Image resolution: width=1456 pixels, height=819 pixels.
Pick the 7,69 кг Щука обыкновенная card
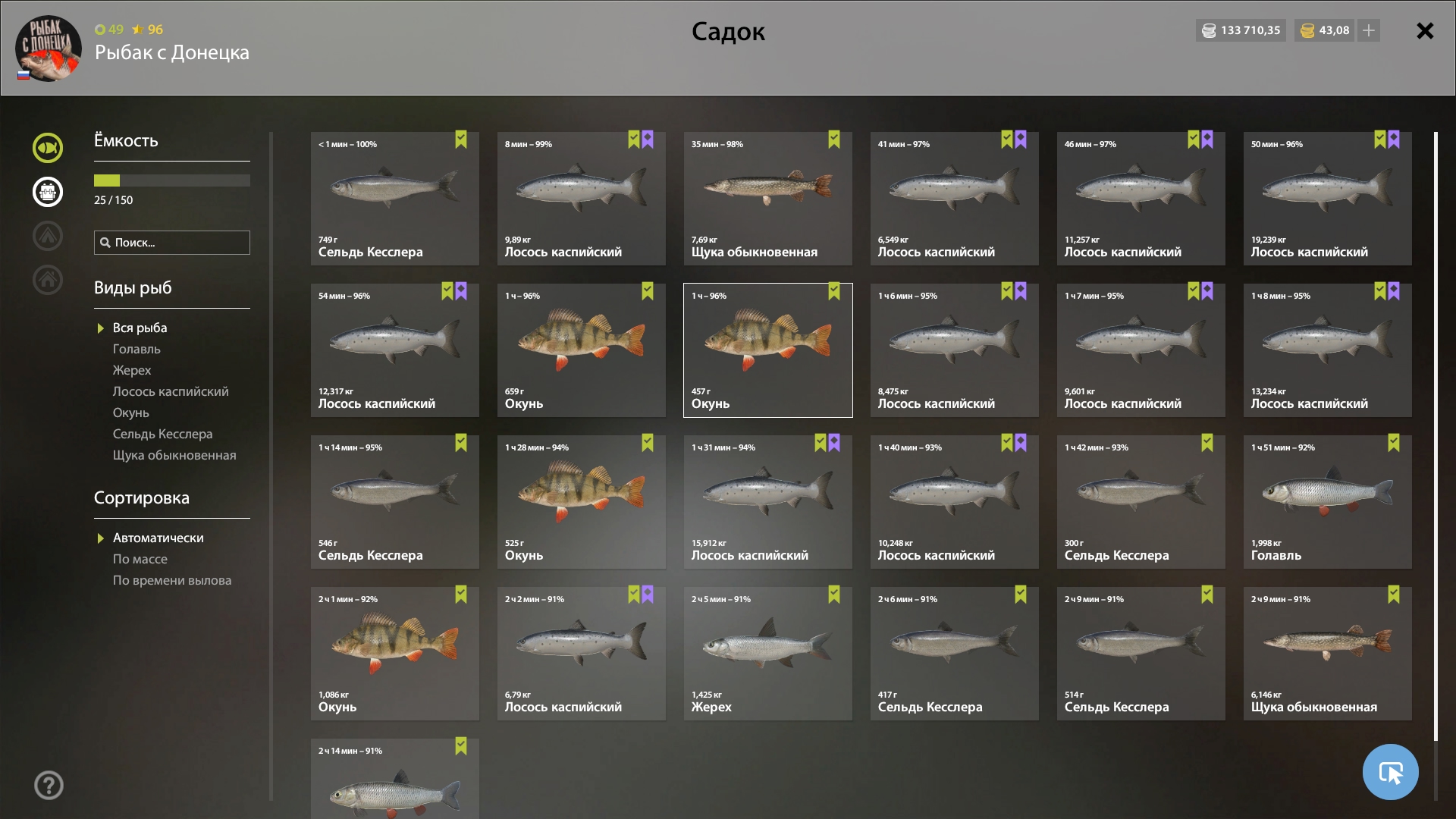(x=767, y=199)
